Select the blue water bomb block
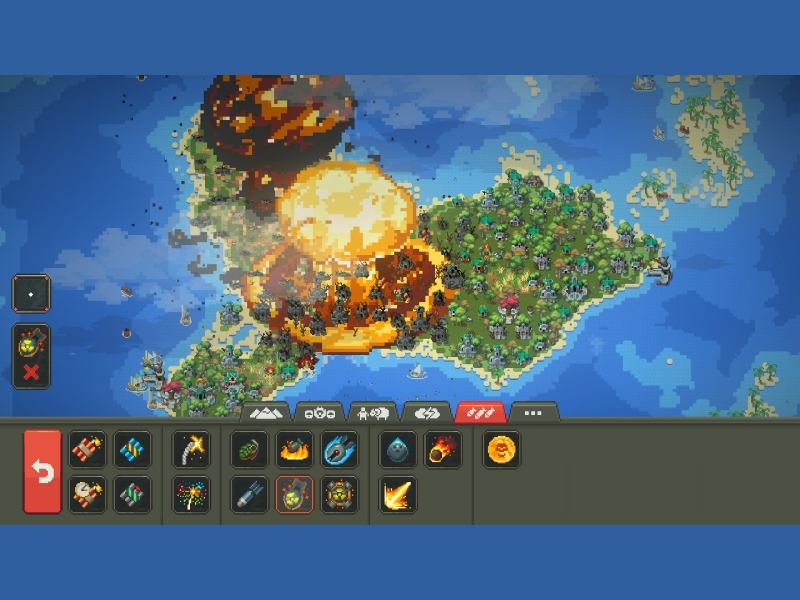The width and height of the screenshot is (800, 600). 132,450
